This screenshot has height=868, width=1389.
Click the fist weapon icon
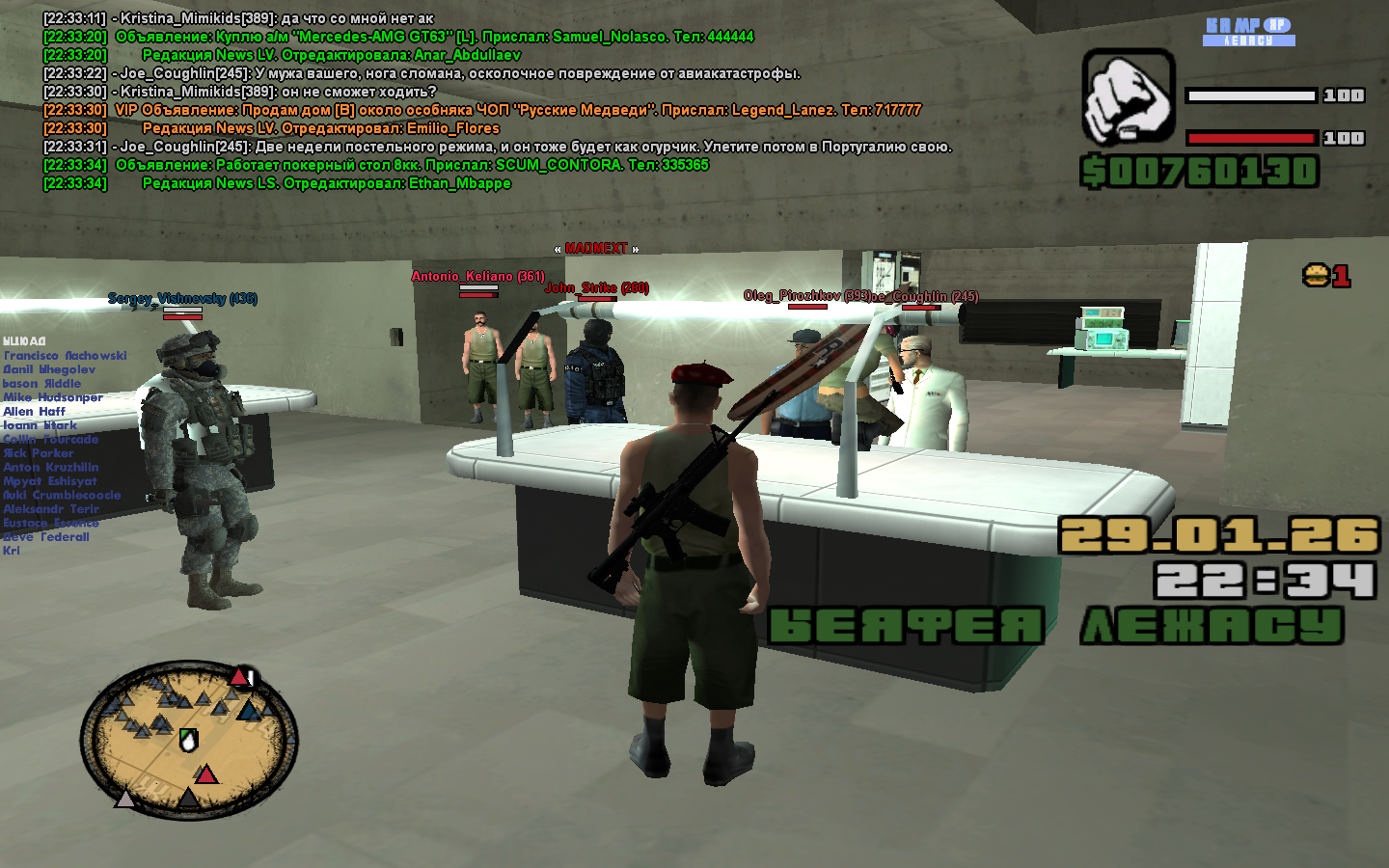click(x=1128, y=98)
